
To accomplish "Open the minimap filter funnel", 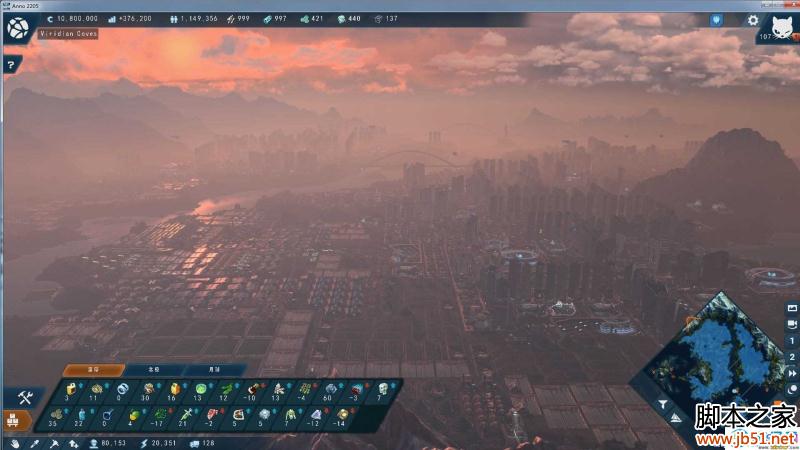I will coord(662,405).
